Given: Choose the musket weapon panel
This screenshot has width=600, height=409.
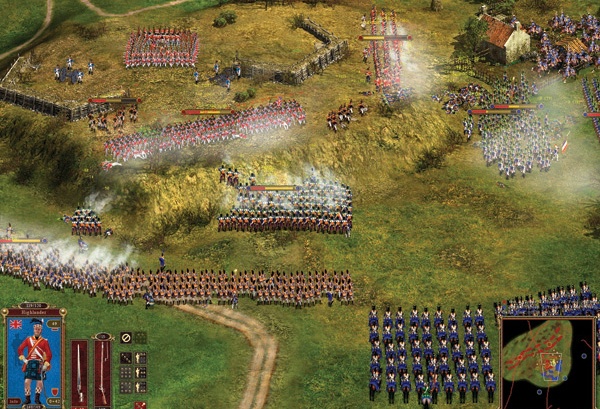Looking at the screenshot, I should tap(102, 372).
